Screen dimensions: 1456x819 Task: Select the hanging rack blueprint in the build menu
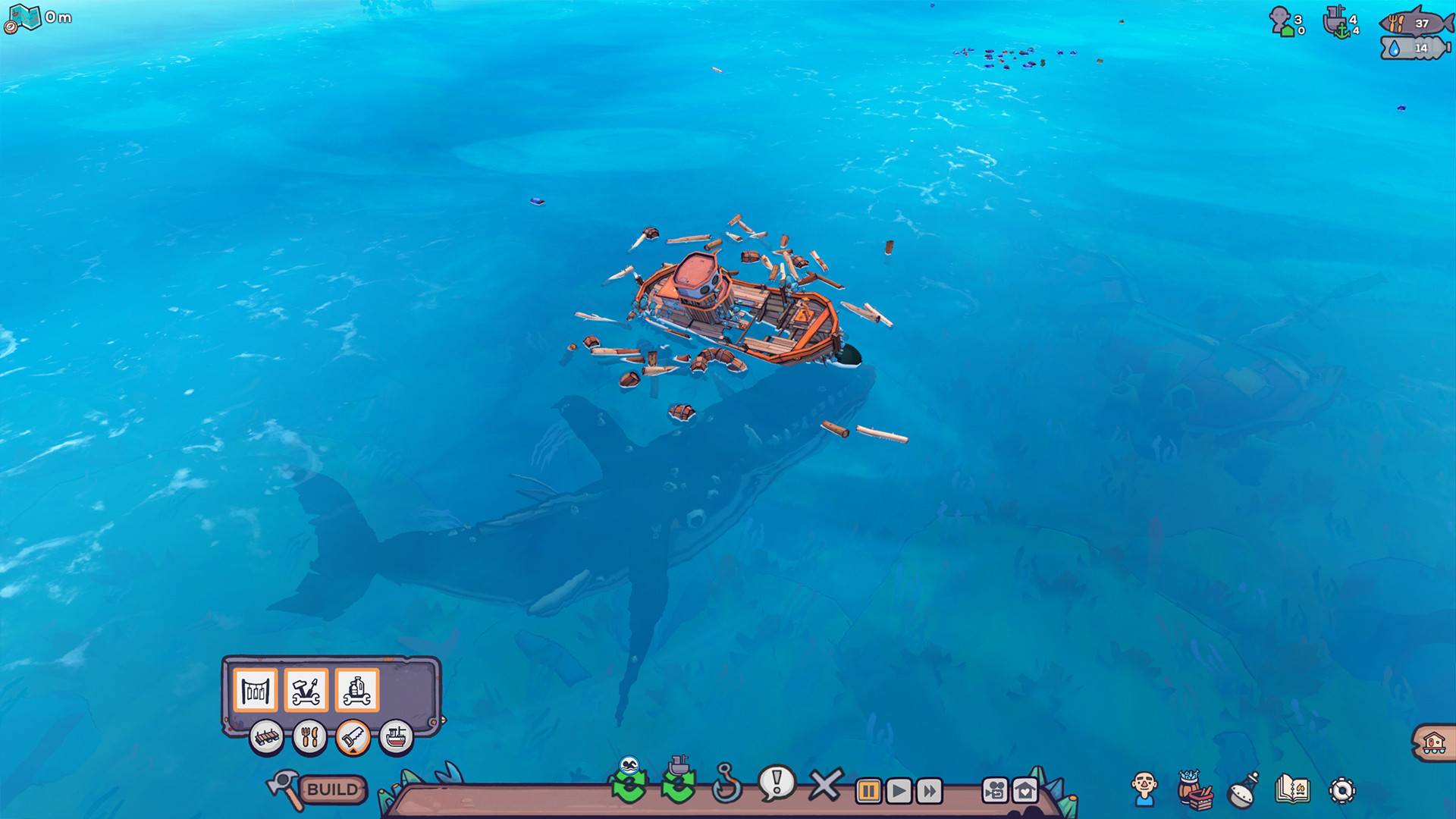[255, 689]
